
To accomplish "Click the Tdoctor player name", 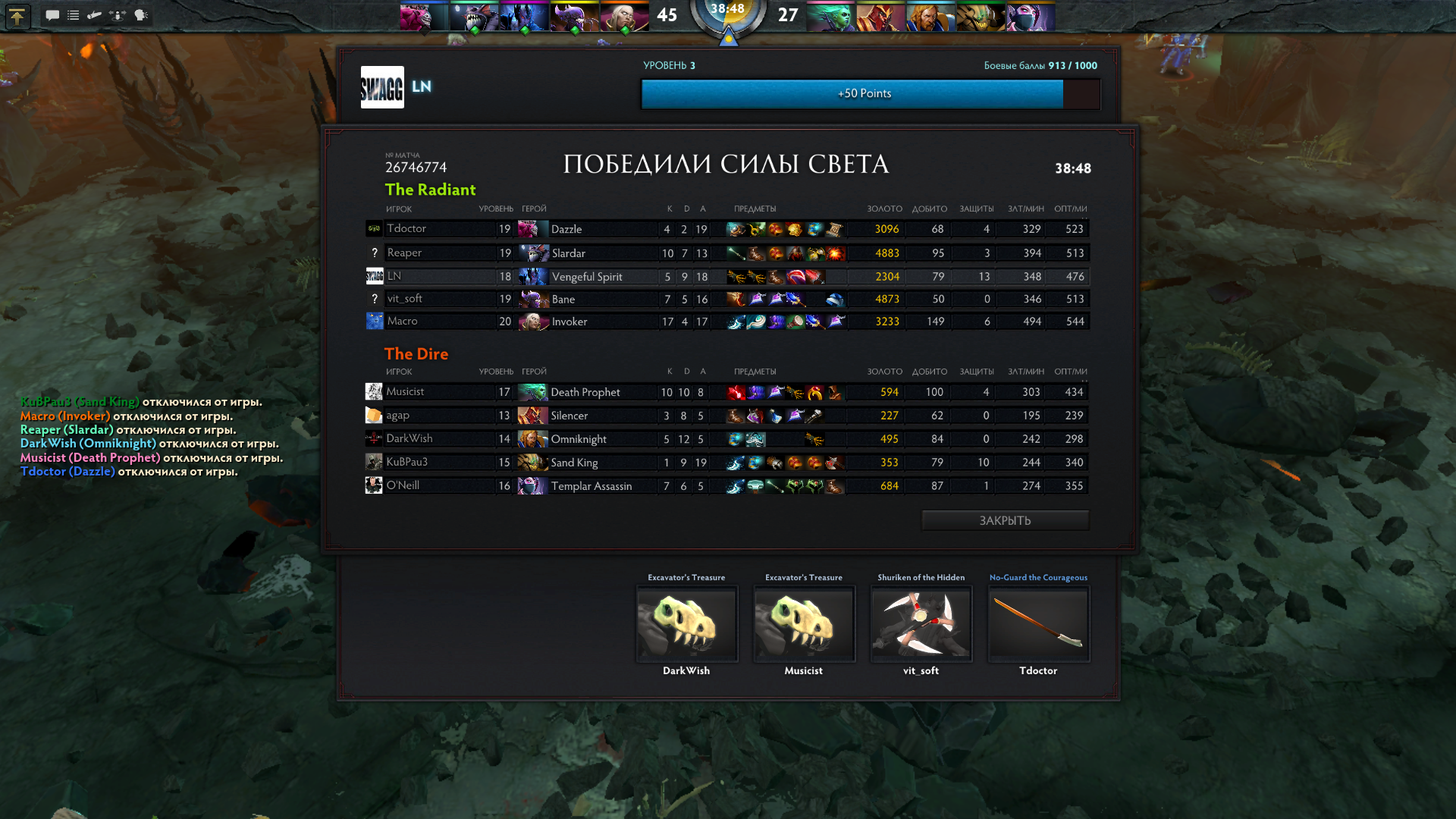I will click(407, 228).
